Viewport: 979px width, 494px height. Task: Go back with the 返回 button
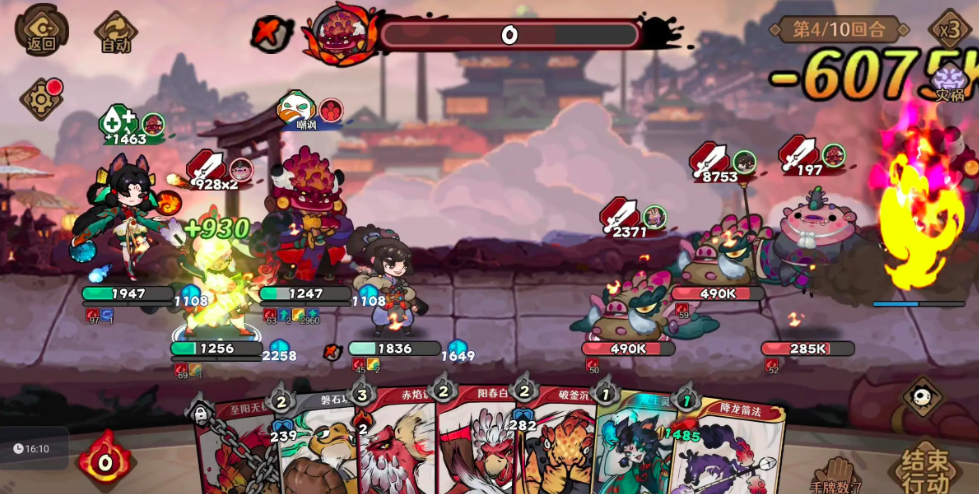click(x=41, y=29)
